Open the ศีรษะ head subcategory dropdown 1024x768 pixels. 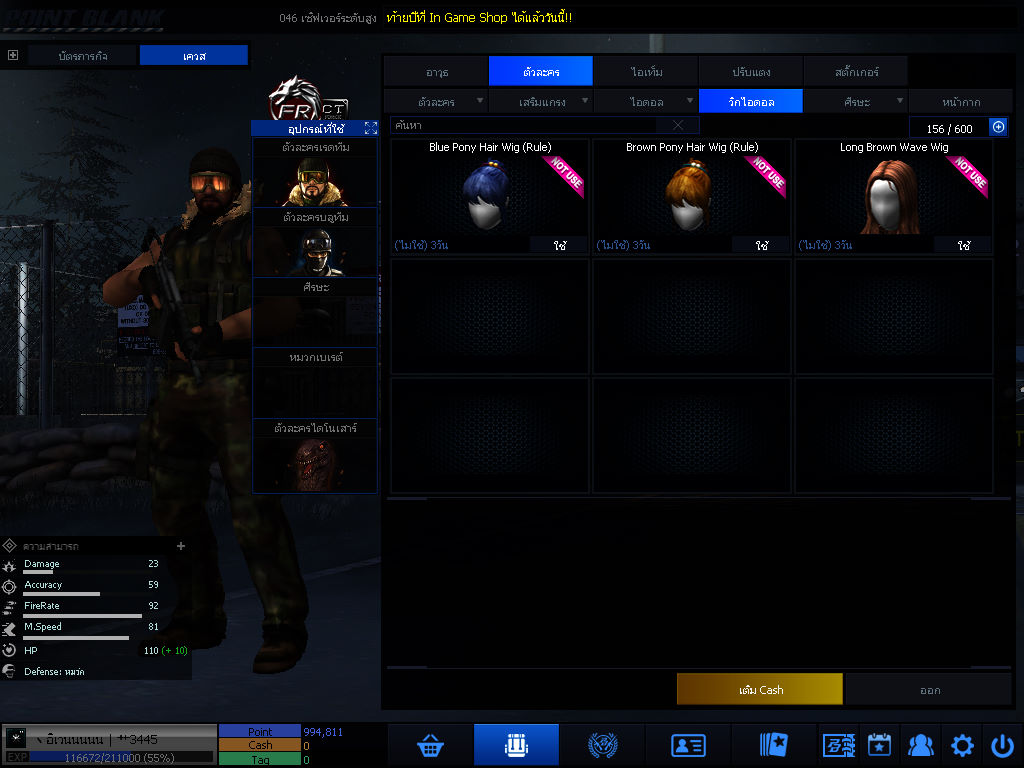(x=856, y=101)
